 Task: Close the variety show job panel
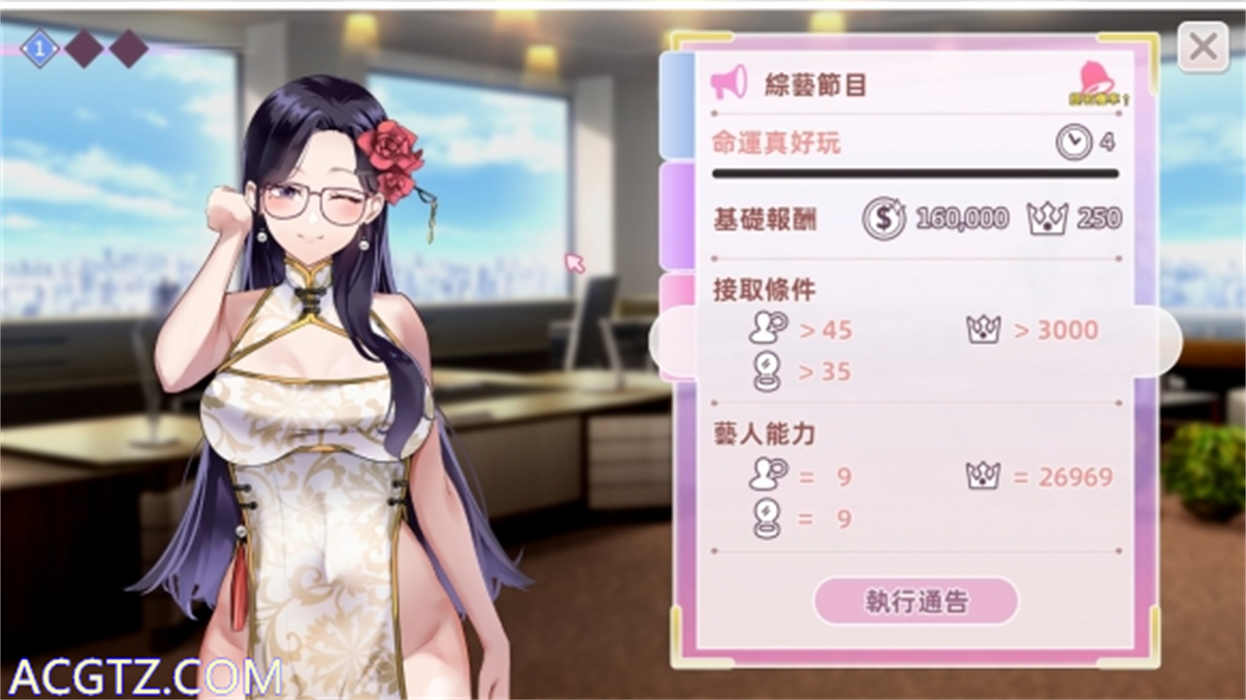pos(1202,47)
